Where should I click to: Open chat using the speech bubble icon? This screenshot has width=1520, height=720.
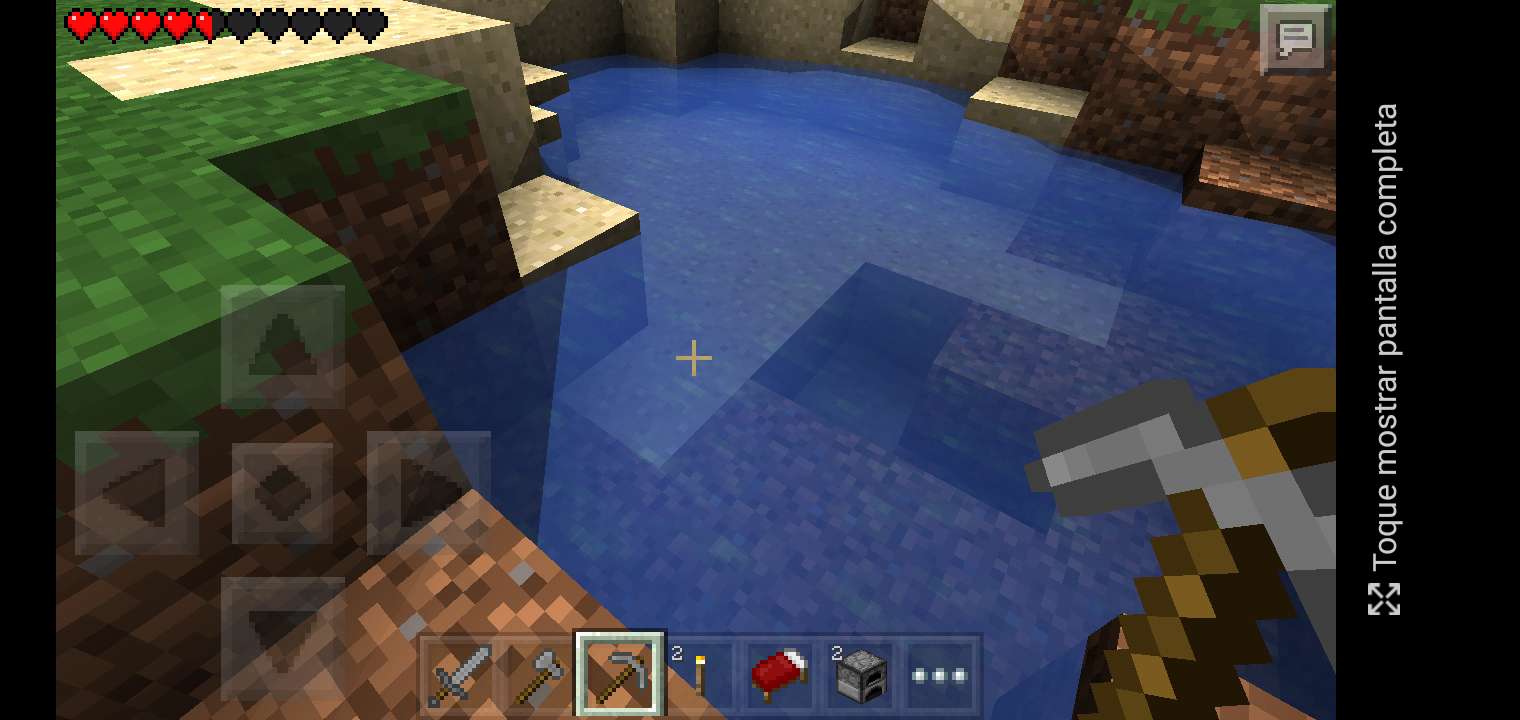pyautogui.click(x=1295, y=40)
